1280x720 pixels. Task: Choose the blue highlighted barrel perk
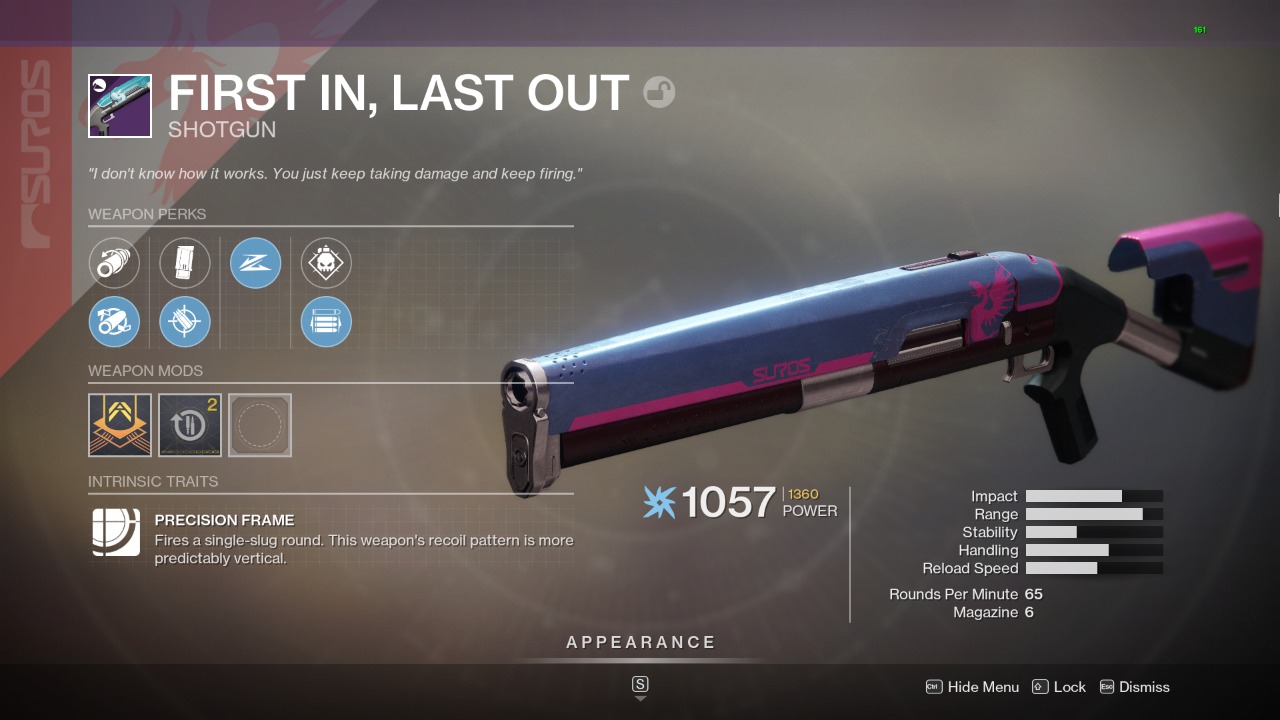click(x=114, y=322)
